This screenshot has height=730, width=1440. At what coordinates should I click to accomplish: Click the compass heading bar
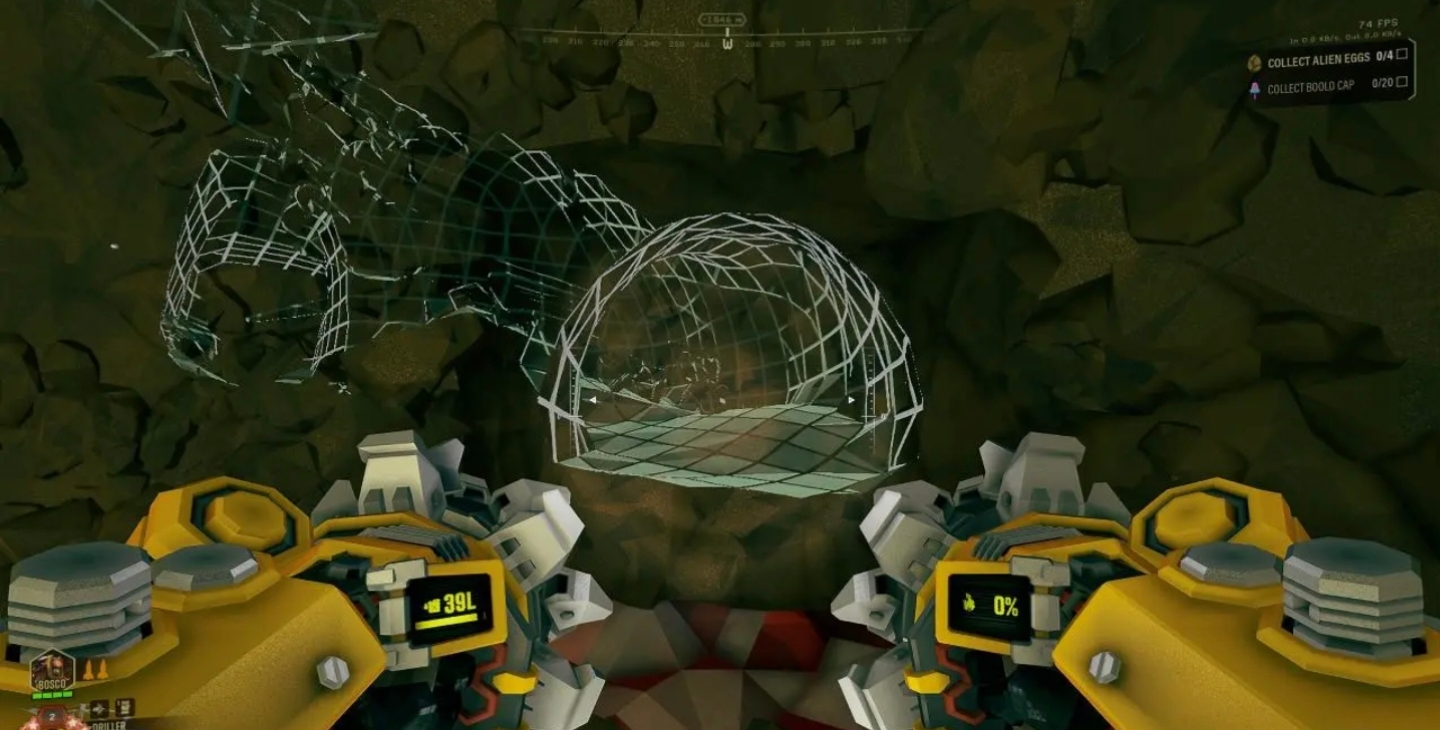pos(726,41)
